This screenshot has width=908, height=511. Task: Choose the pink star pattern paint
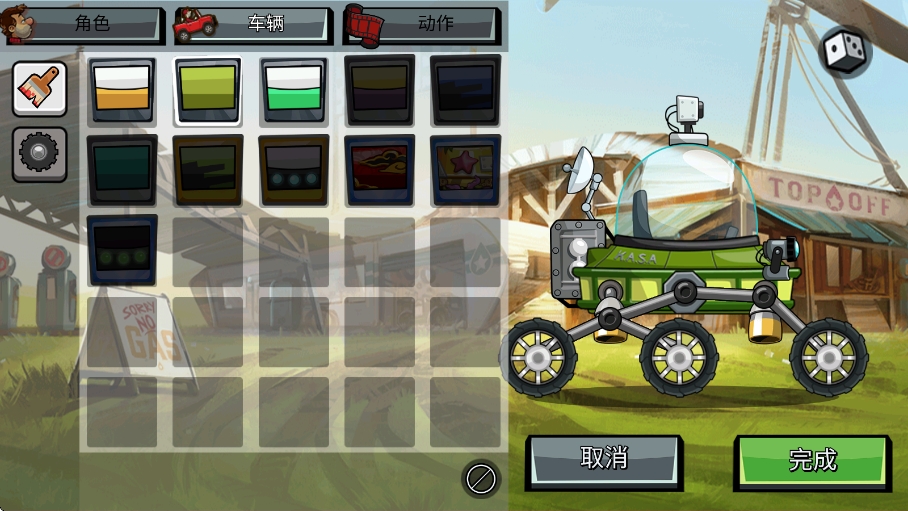[x=465, y=170]
